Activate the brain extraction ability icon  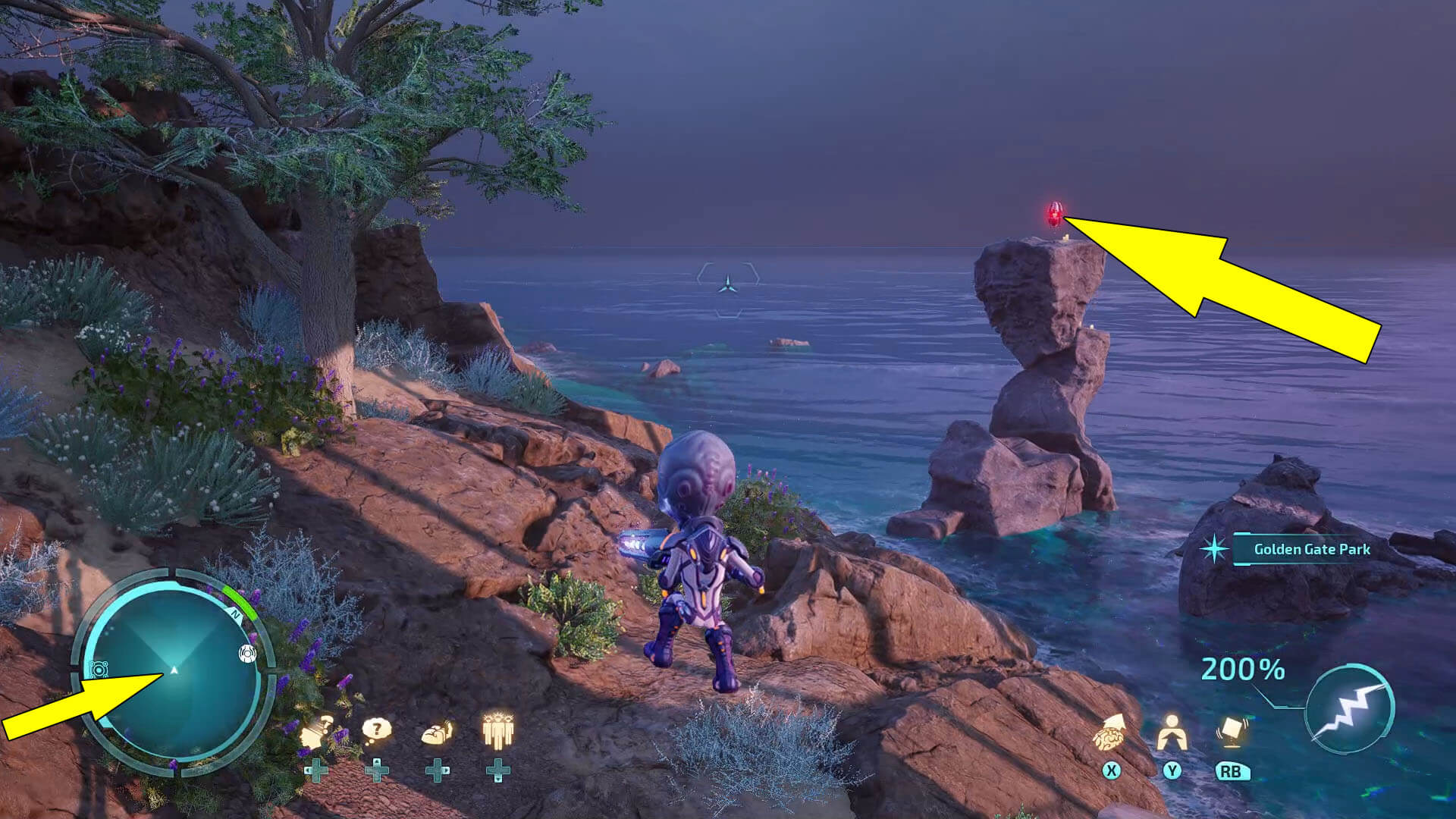[x=1110, y=731]
